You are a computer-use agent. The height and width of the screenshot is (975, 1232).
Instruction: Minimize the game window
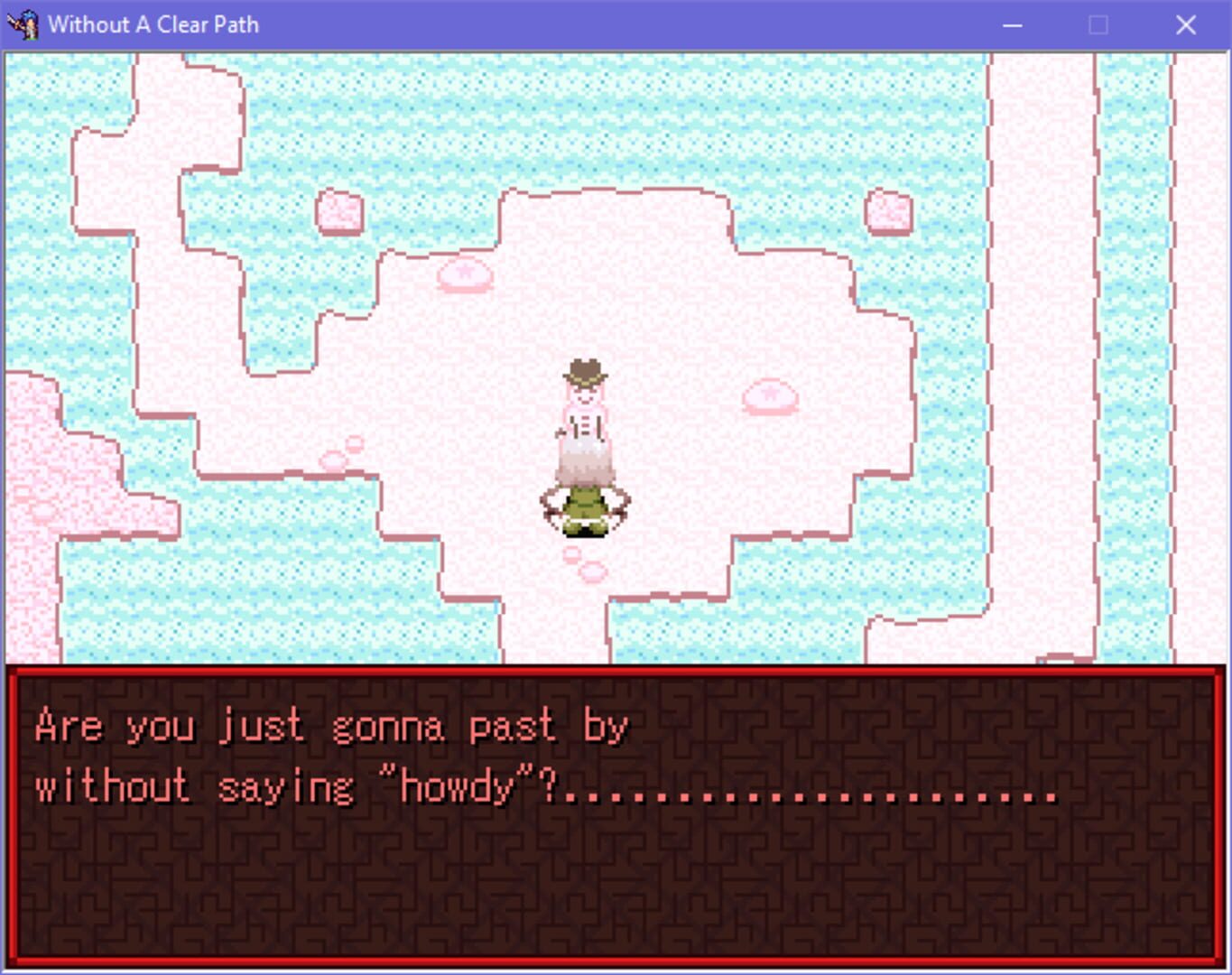tap(1013, 24)
